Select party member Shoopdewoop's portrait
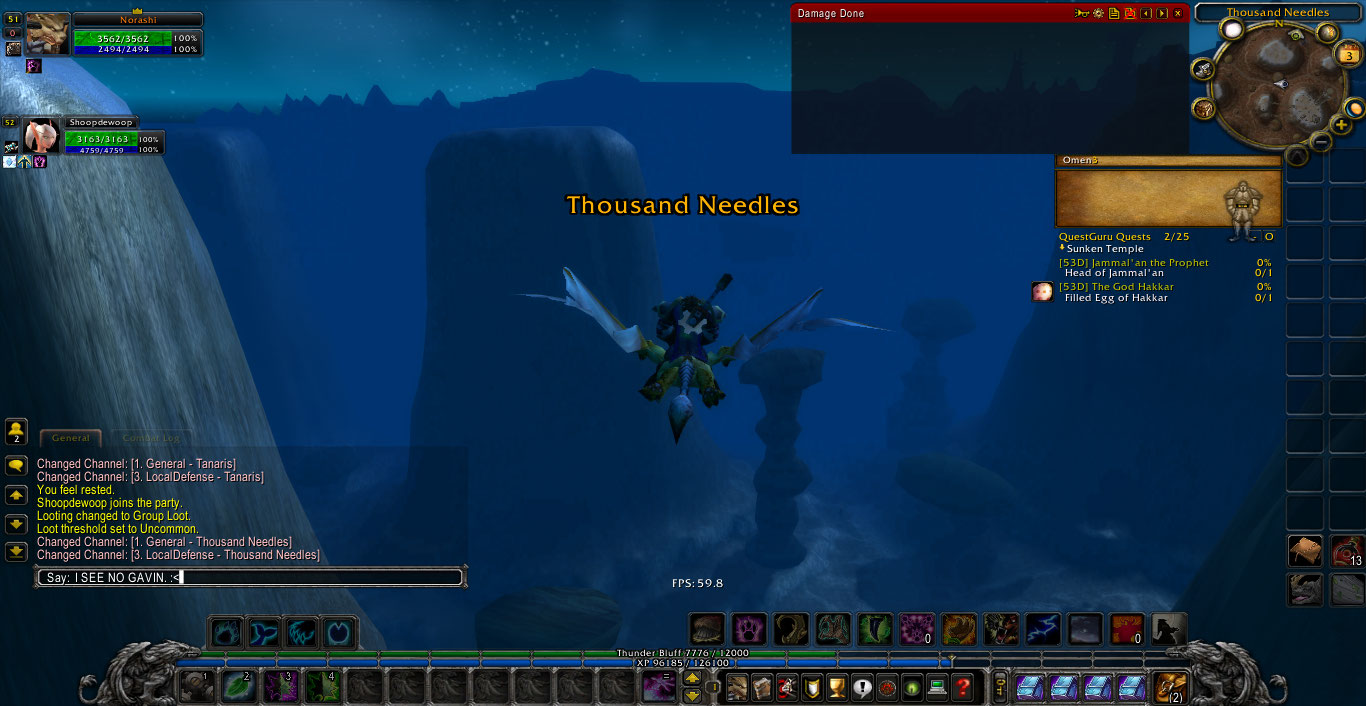 click(41, 137)
